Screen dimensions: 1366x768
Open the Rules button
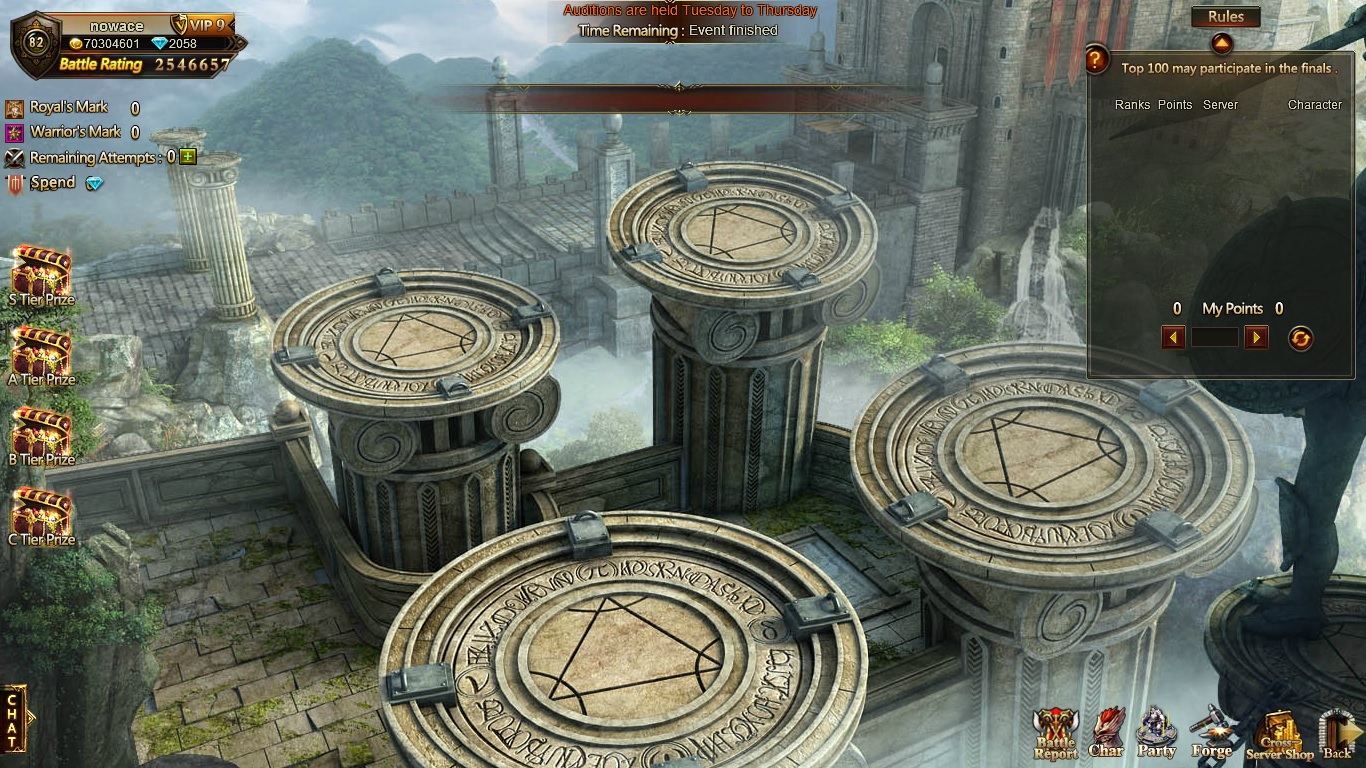pyautogui.click(x=1225, y=17)
